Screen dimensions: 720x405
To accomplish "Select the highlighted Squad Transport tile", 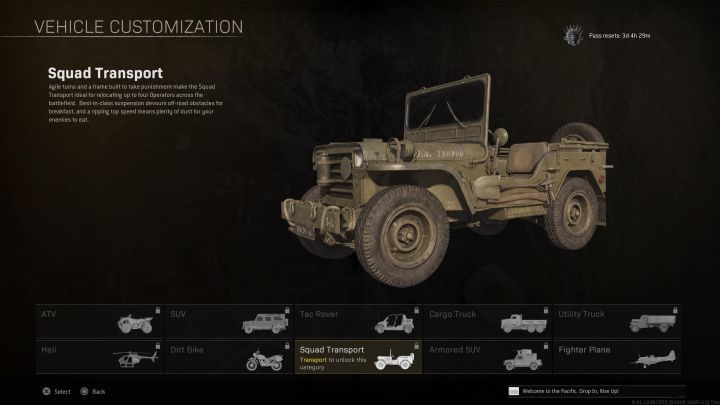I will click(359, 355).
